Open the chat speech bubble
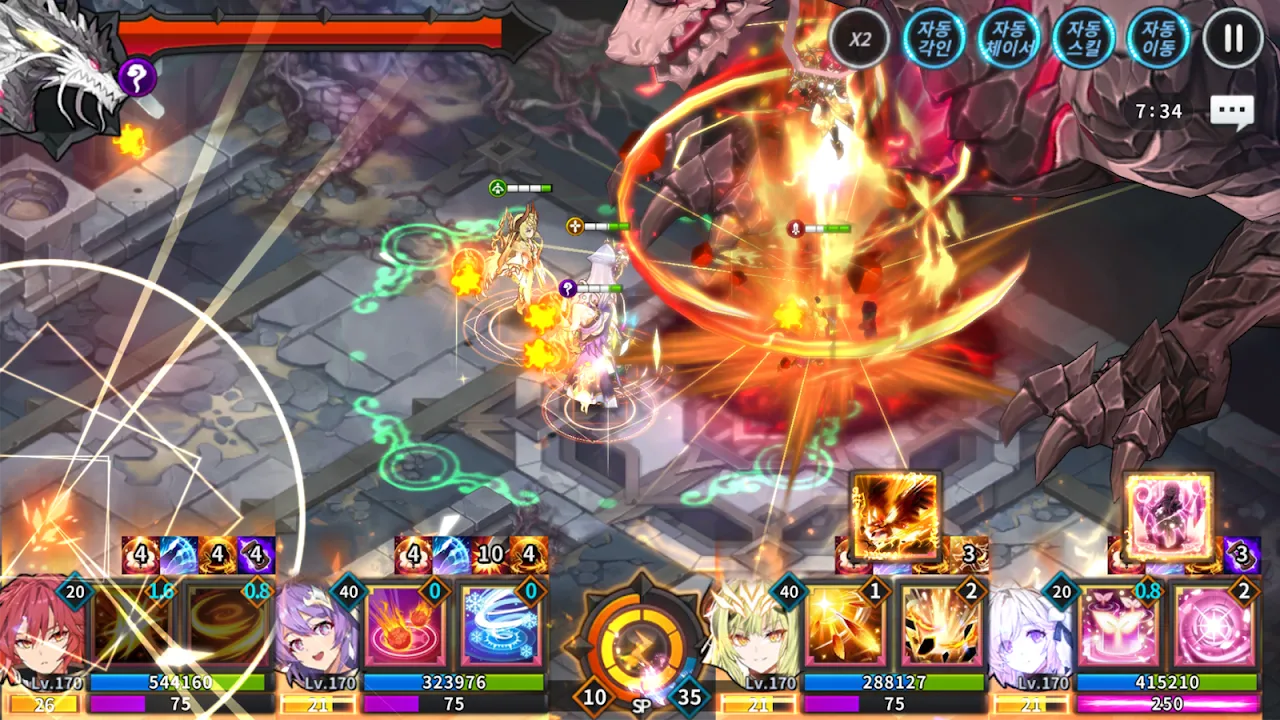 (1231, 111)
